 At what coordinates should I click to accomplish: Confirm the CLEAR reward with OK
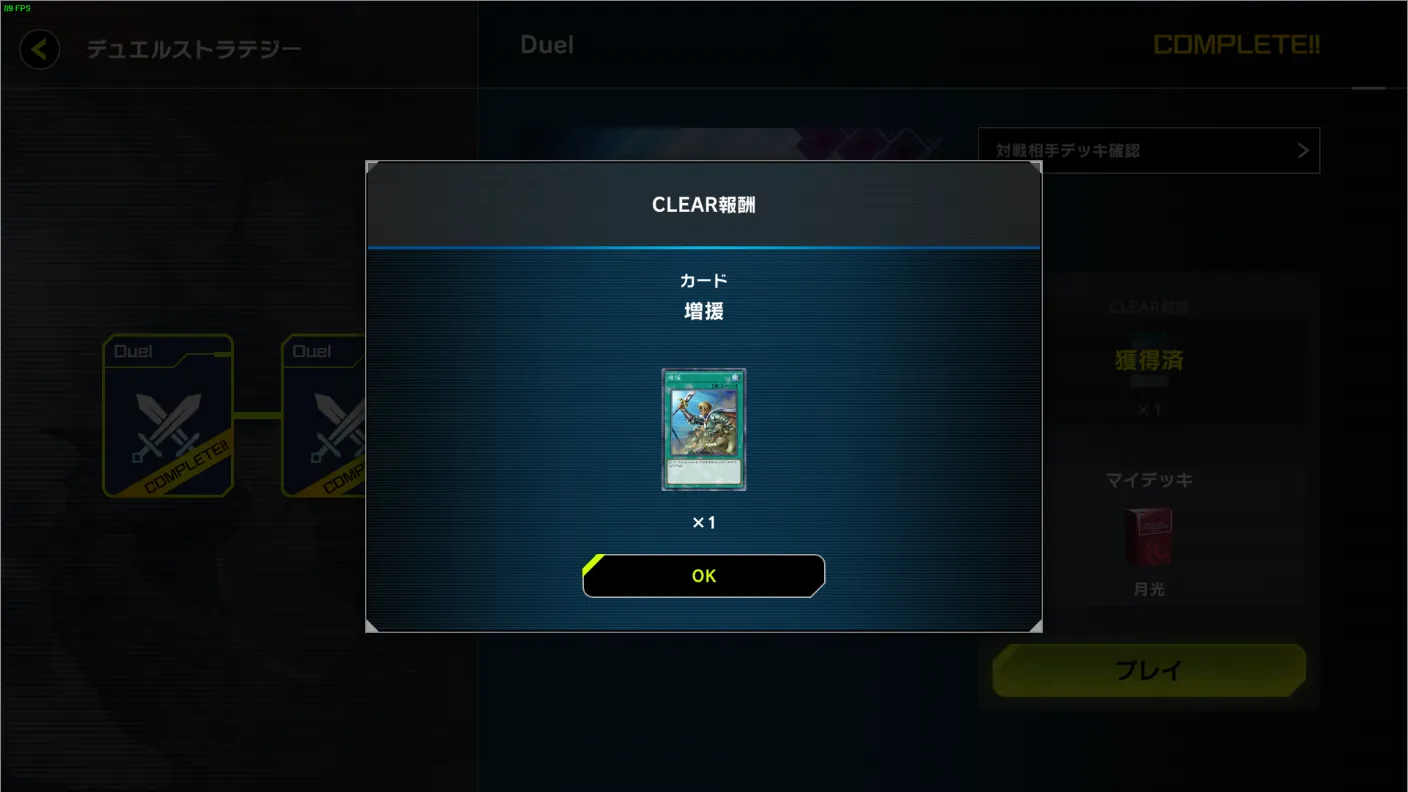coord(703,576)
